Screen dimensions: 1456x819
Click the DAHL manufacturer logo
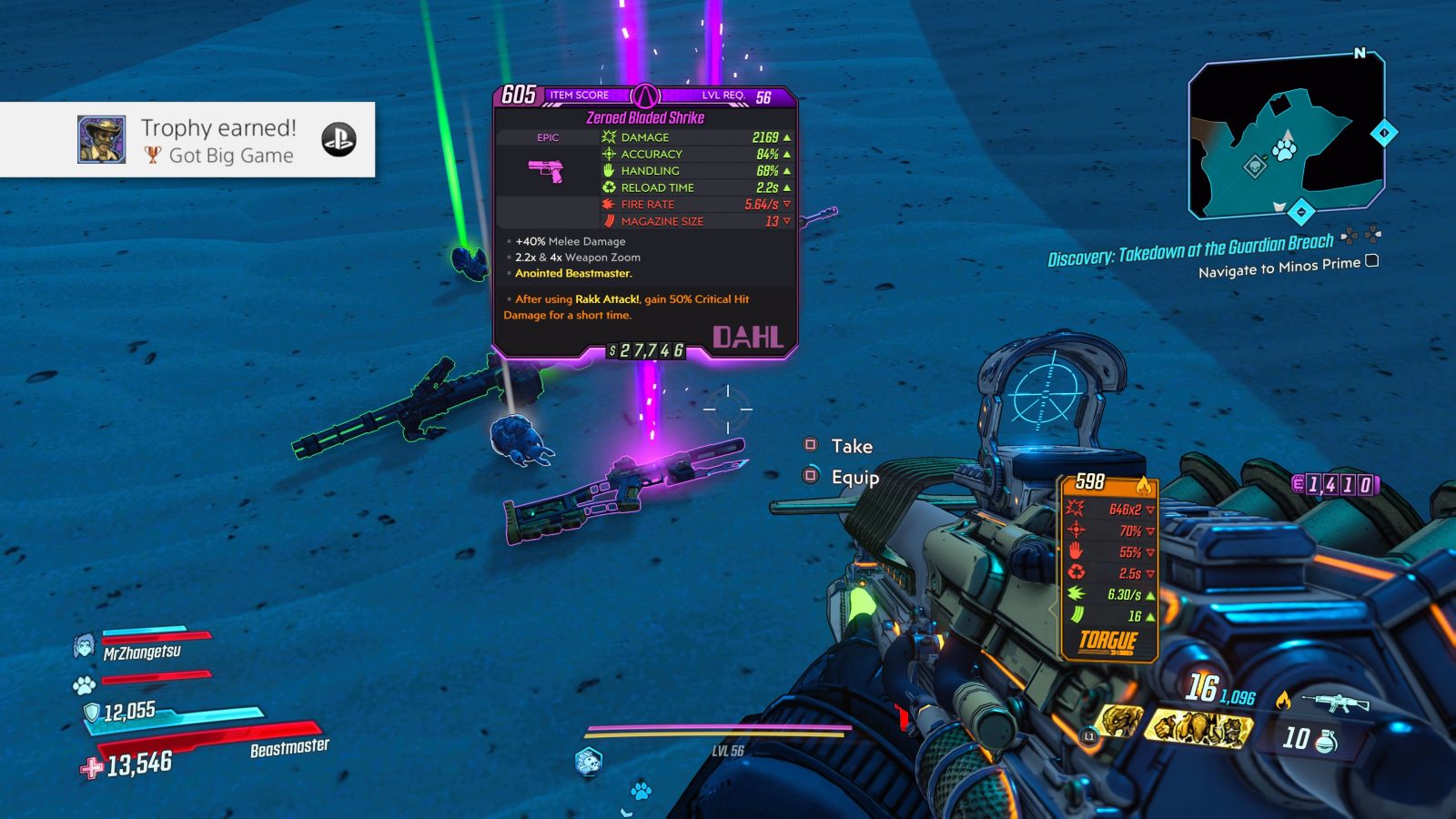(x=748, y=337)
